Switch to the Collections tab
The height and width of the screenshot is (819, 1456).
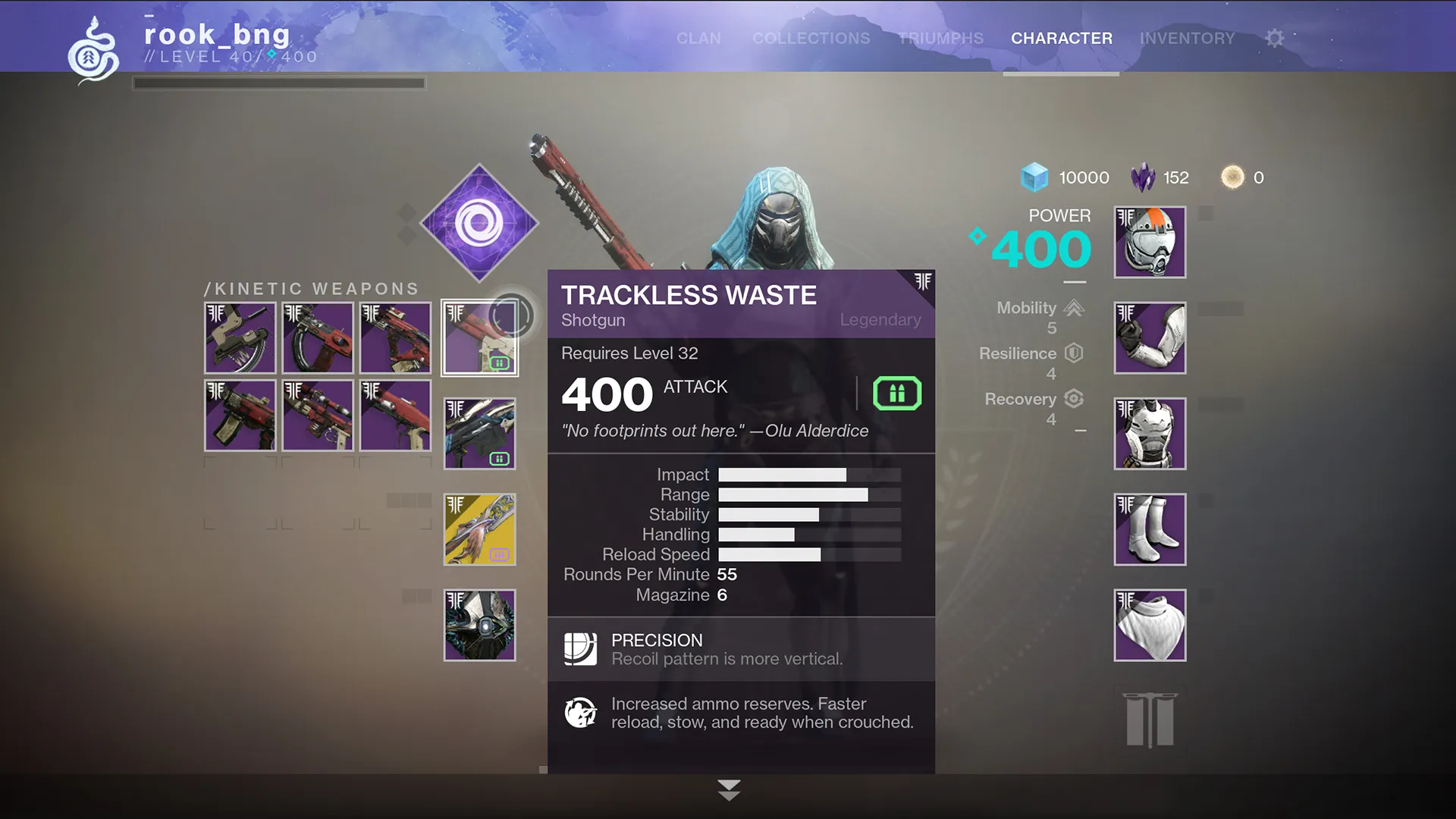click(x=811, y=38)
